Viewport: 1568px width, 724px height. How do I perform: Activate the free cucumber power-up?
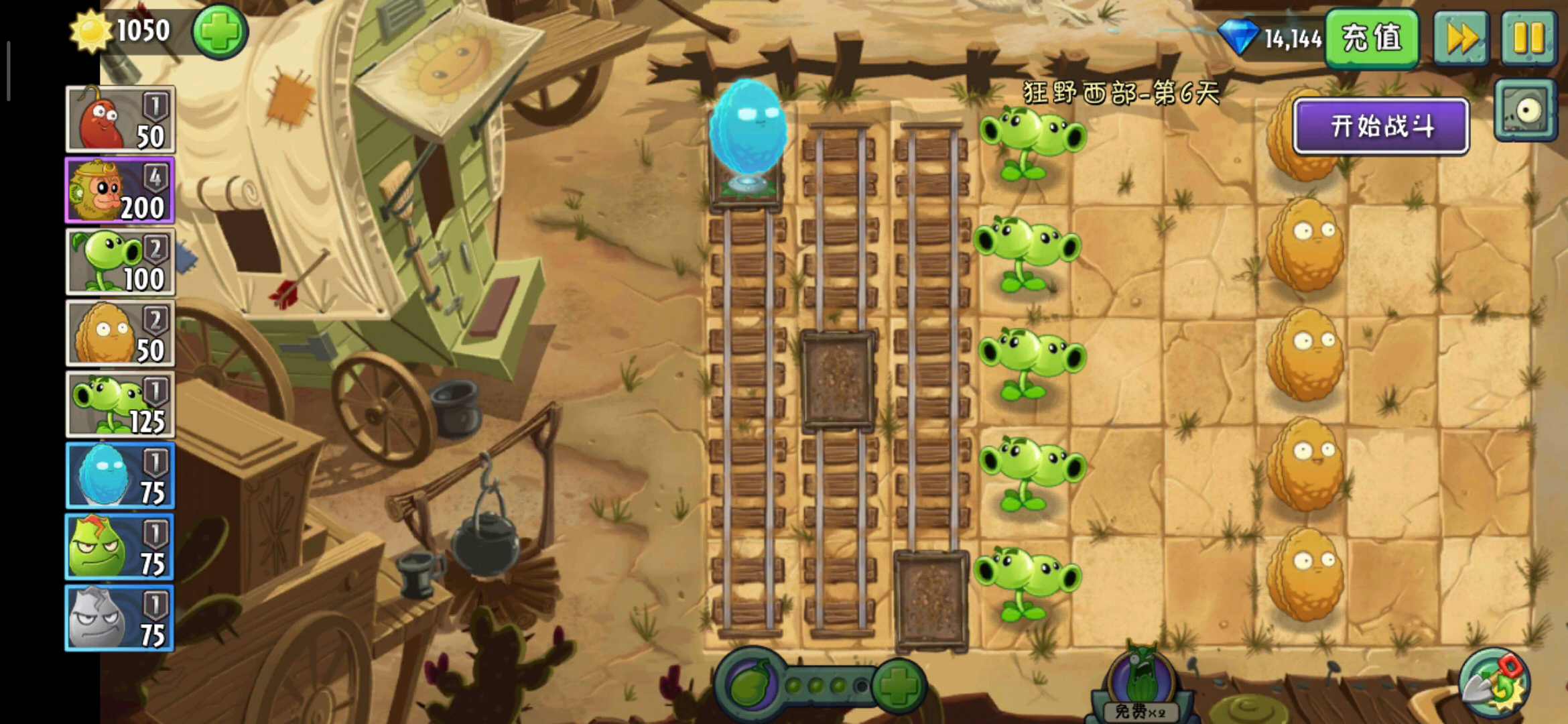tap(1140, 684)
